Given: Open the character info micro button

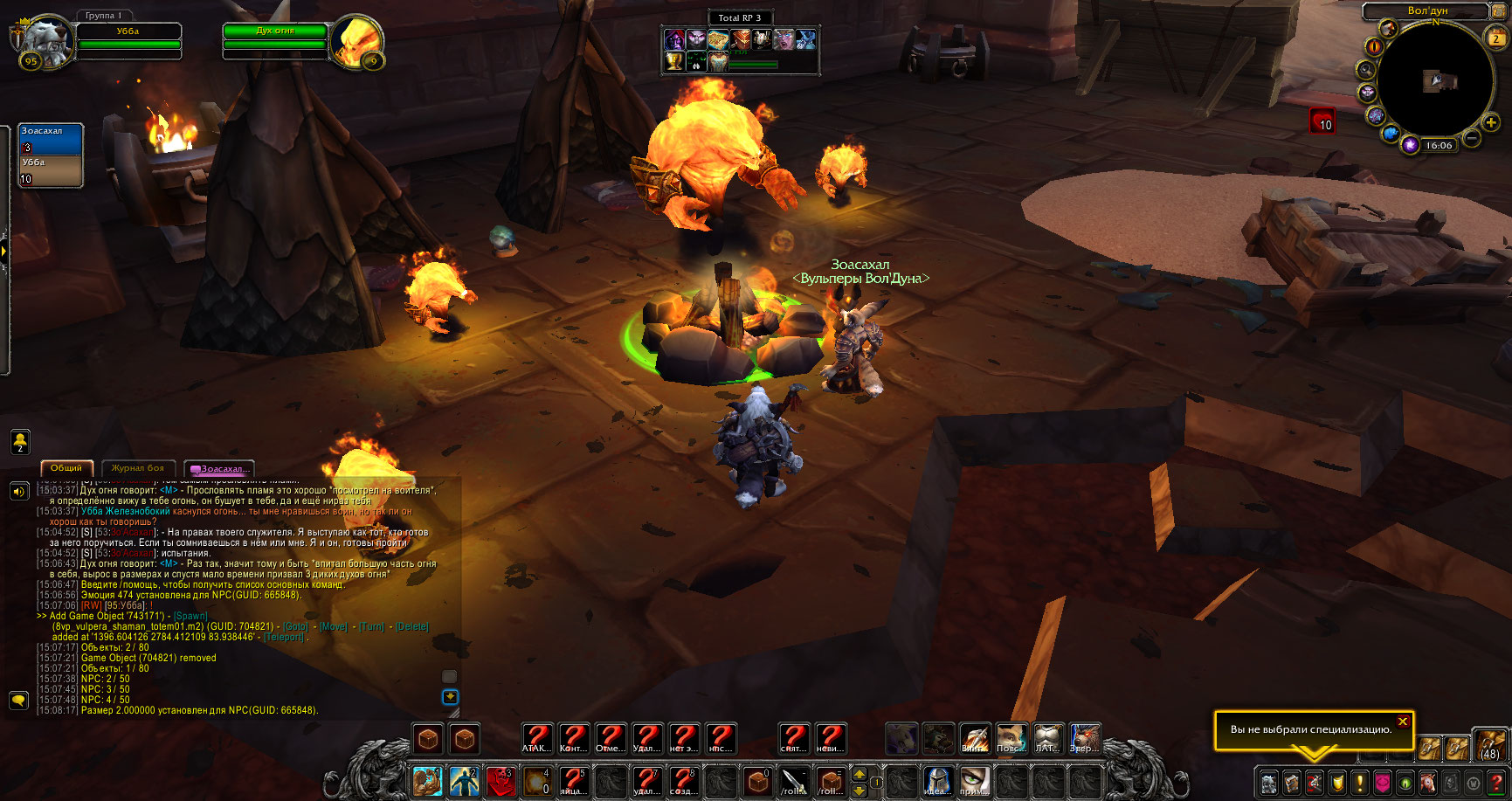Looking at the screenshot, I should [x=1269, y=782].
